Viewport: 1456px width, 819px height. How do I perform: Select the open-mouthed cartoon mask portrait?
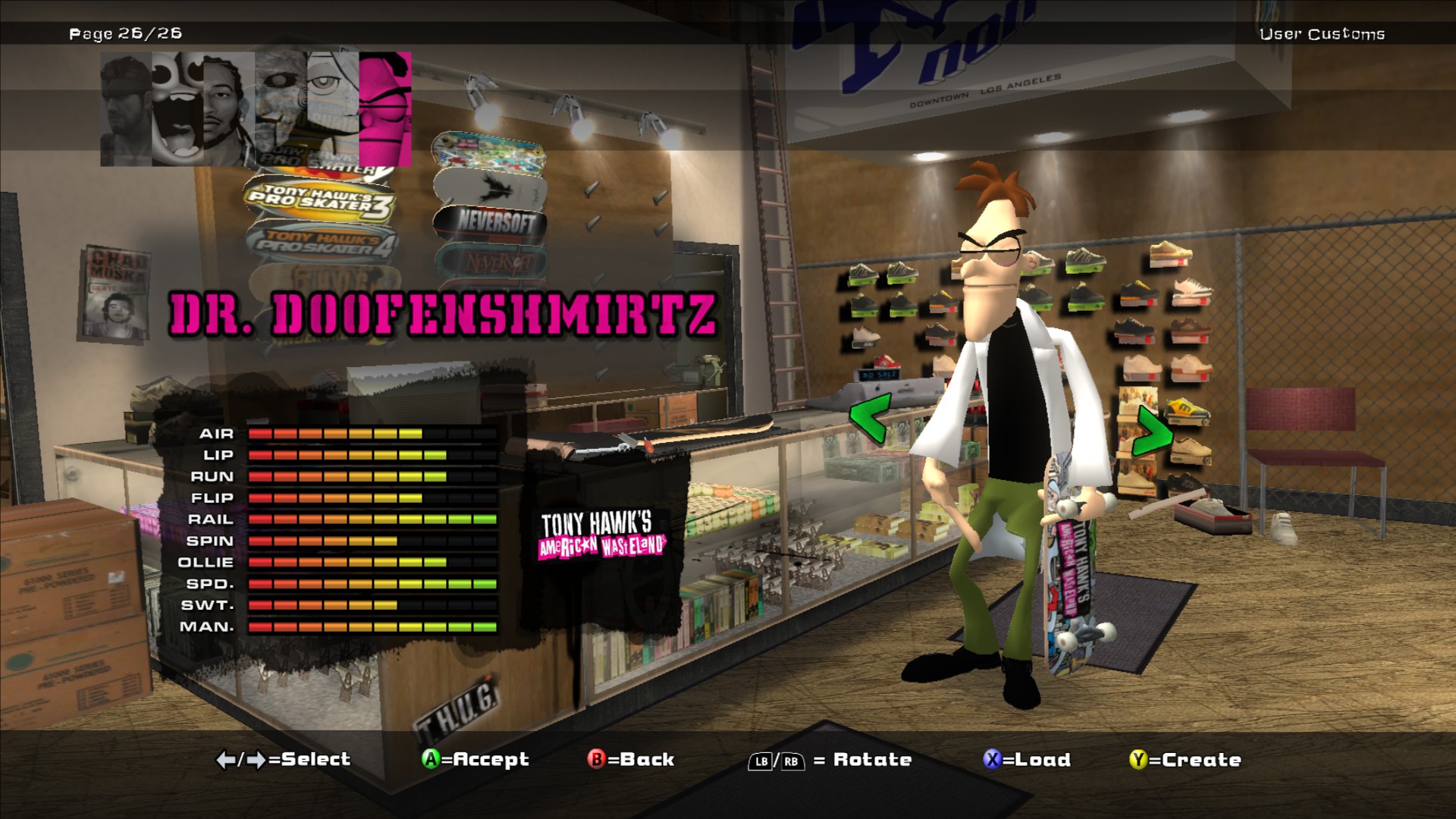pos(177,108)
